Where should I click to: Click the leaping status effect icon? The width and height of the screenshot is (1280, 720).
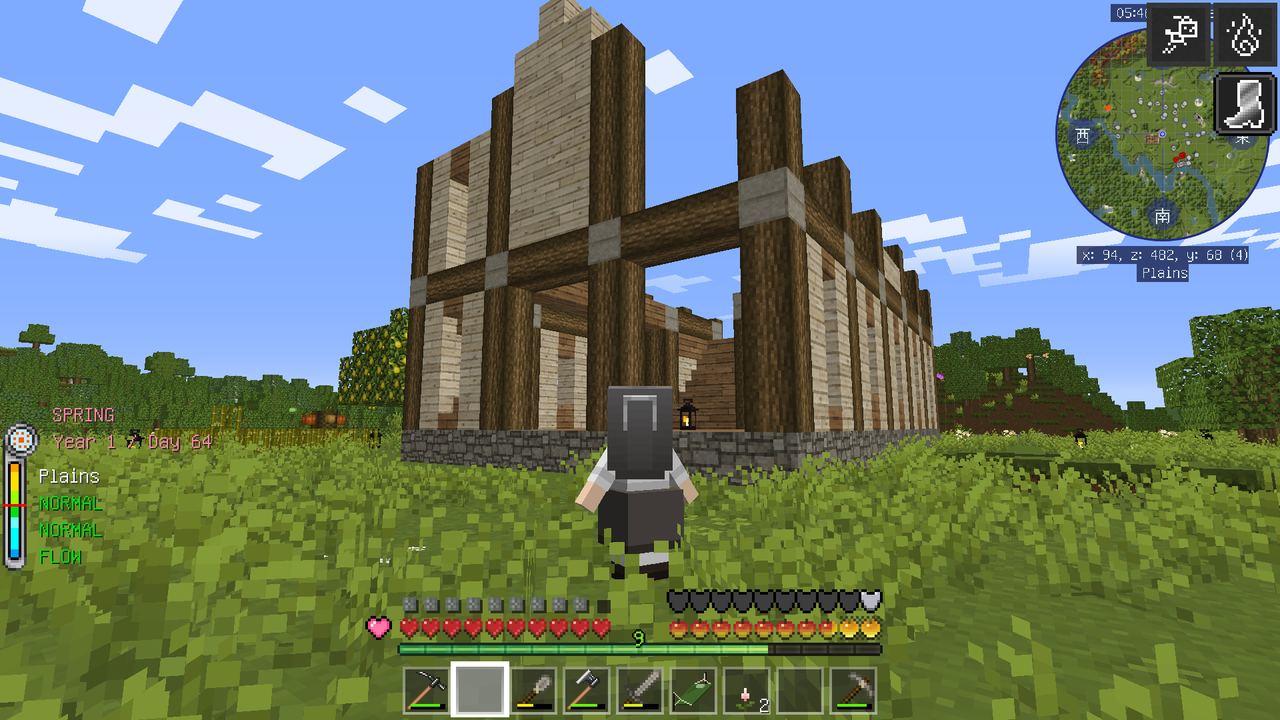1181,33
